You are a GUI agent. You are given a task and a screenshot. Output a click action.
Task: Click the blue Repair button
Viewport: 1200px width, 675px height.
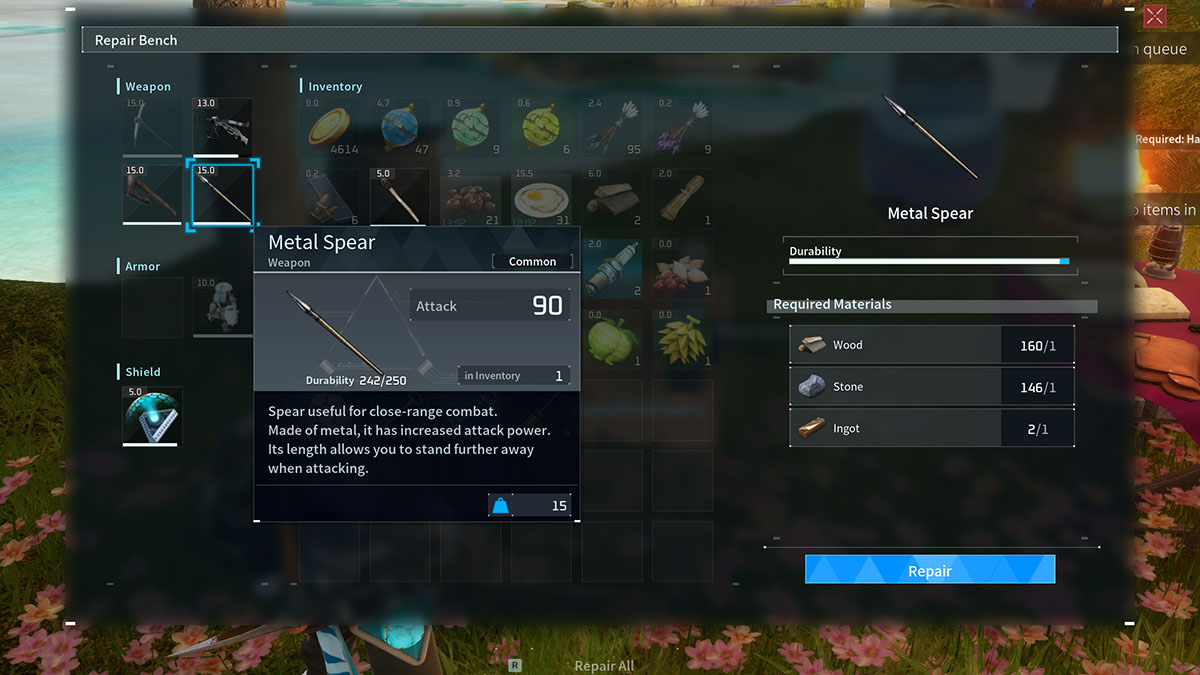929,570
